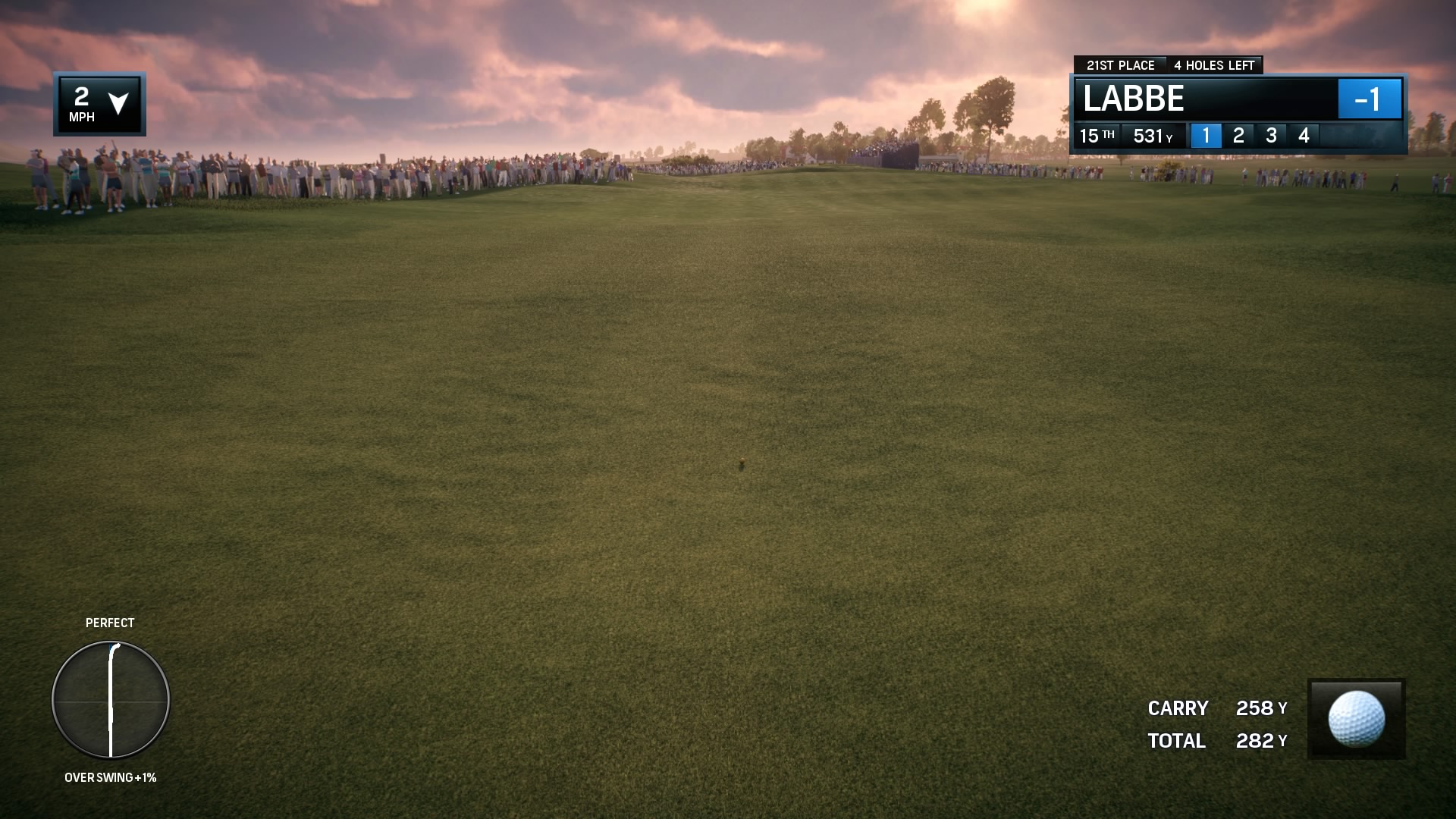
Task: Toggle shot 3 on the stroke tracker
Action: pyautogui.click(x=1271, y=136)
